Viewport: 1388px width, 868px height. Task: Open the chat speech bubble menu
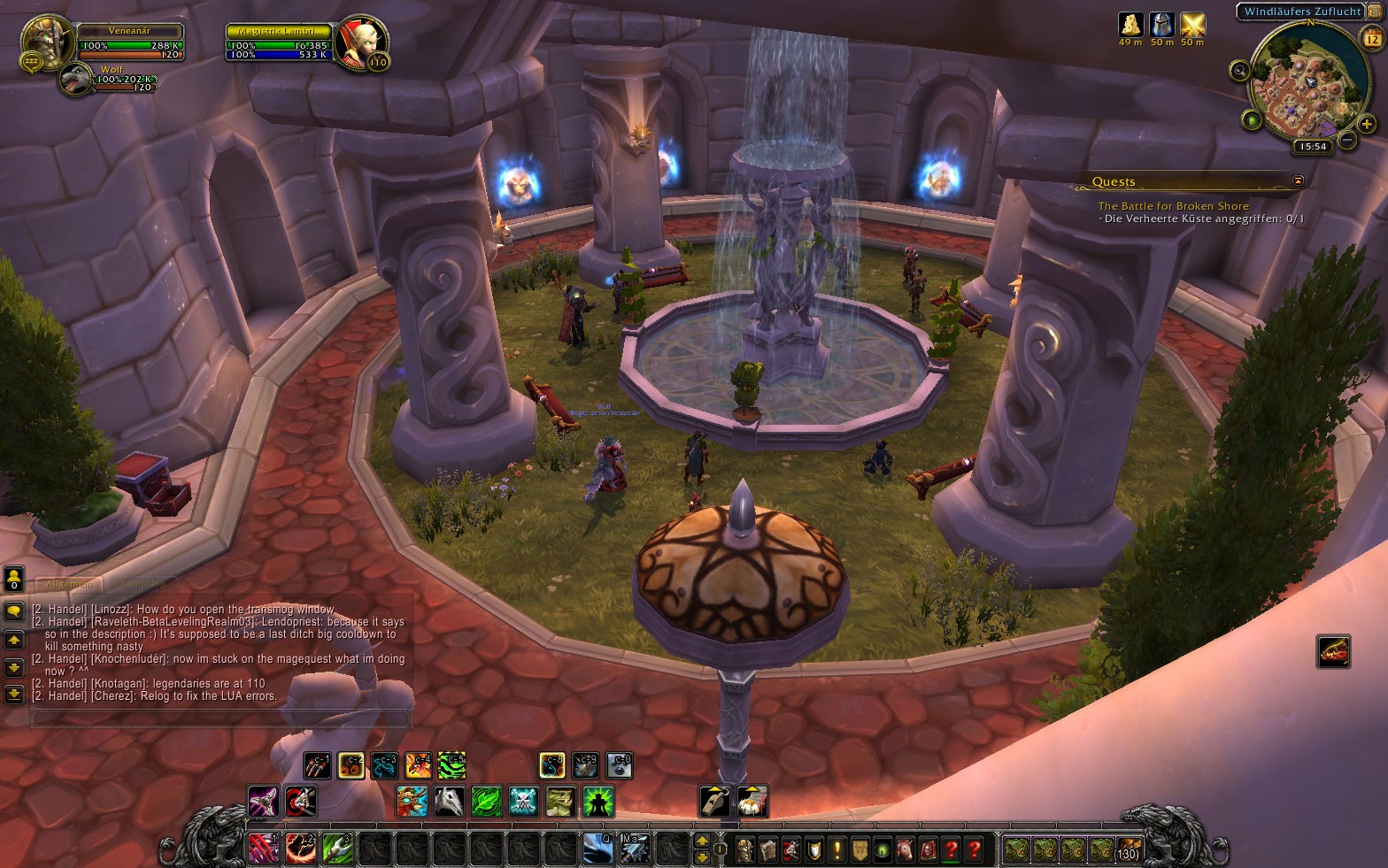(14, 611)
